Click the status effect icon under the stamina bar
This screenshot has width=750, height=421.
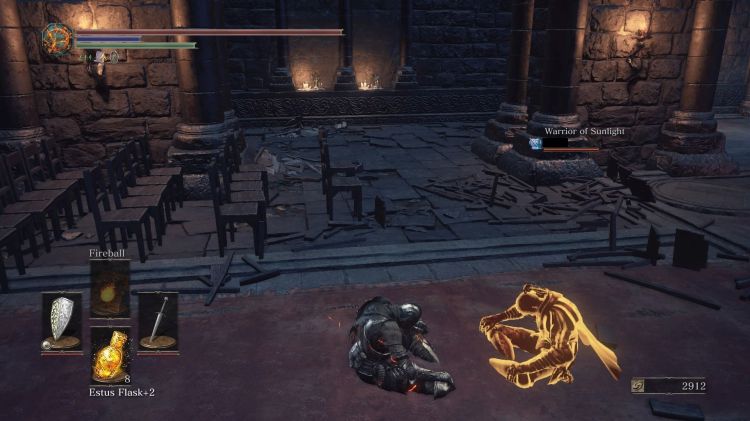pyautogui.click(x=97, y=57)
